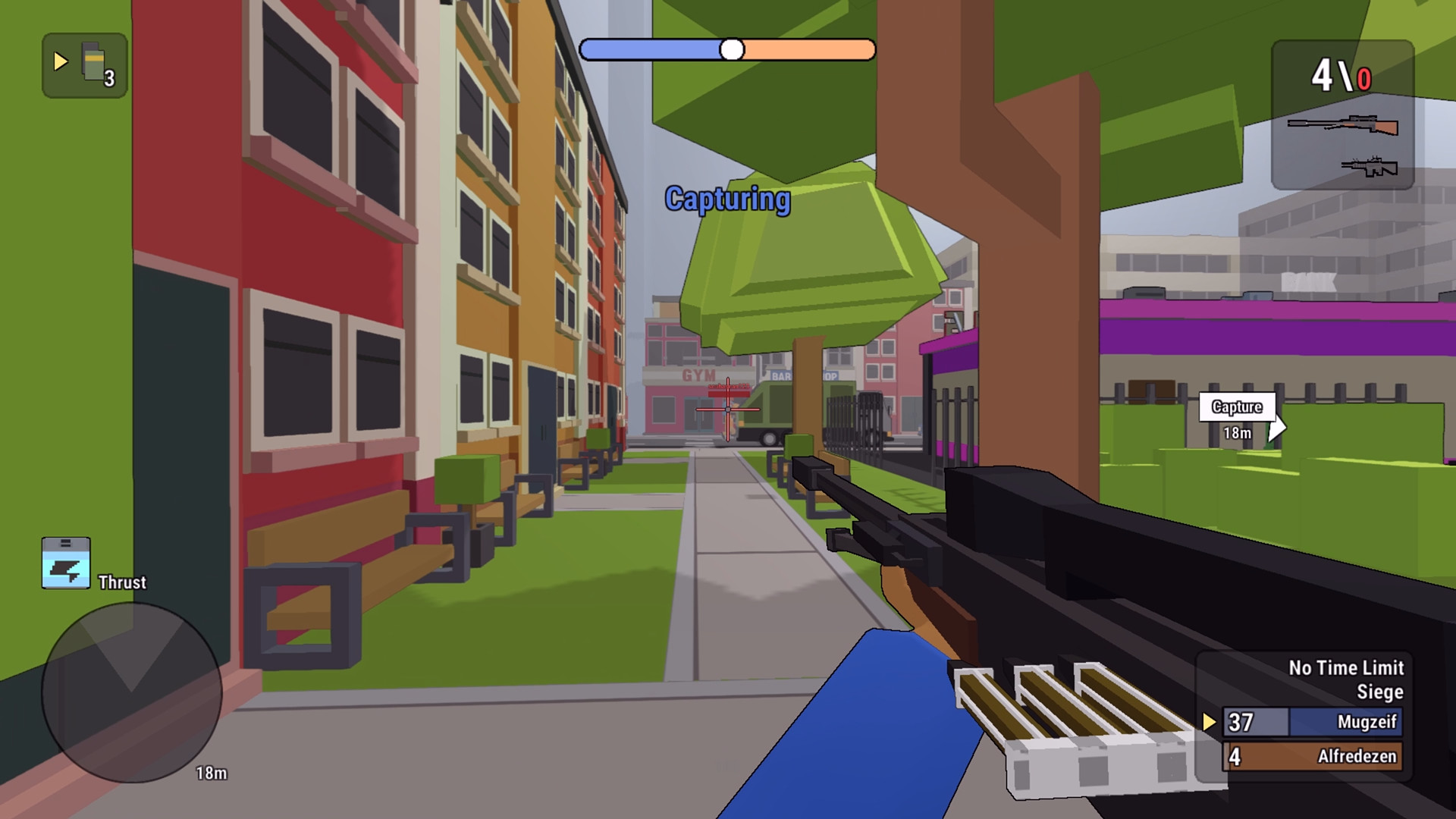
Task: Click the ammo counter showing 4\0
Action: 1341,74
